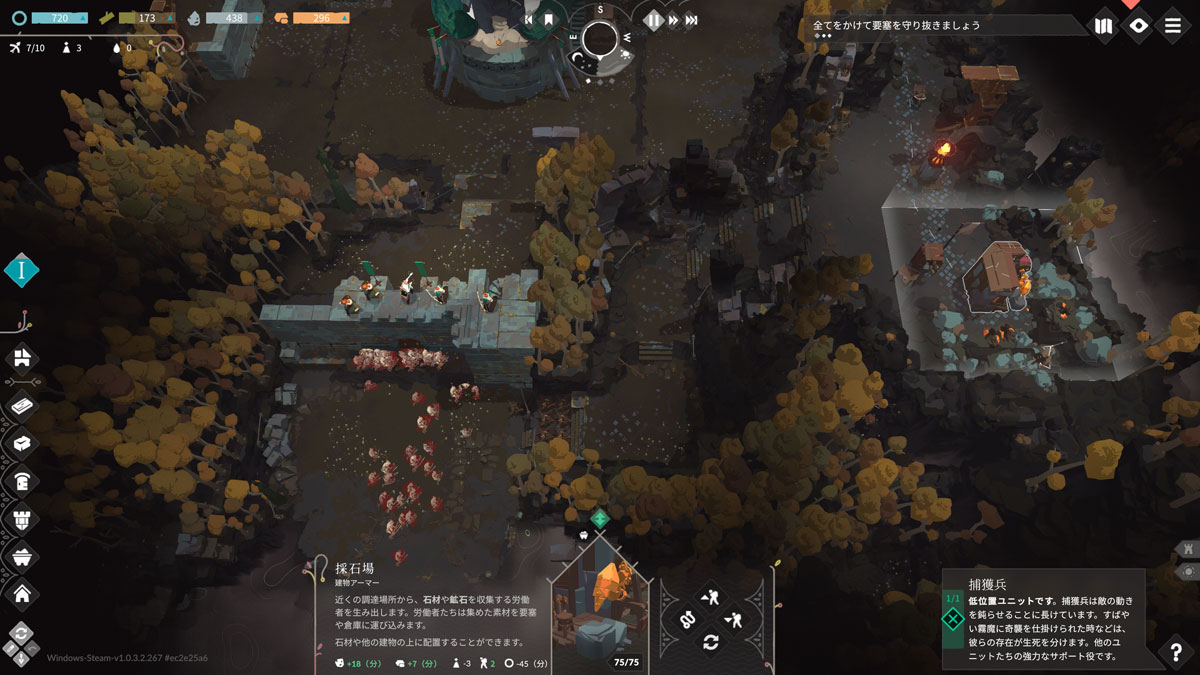Toggle the eye visibility view
The width and height of the screenshot is (1200, 675).
click(x=1138, y=26)
